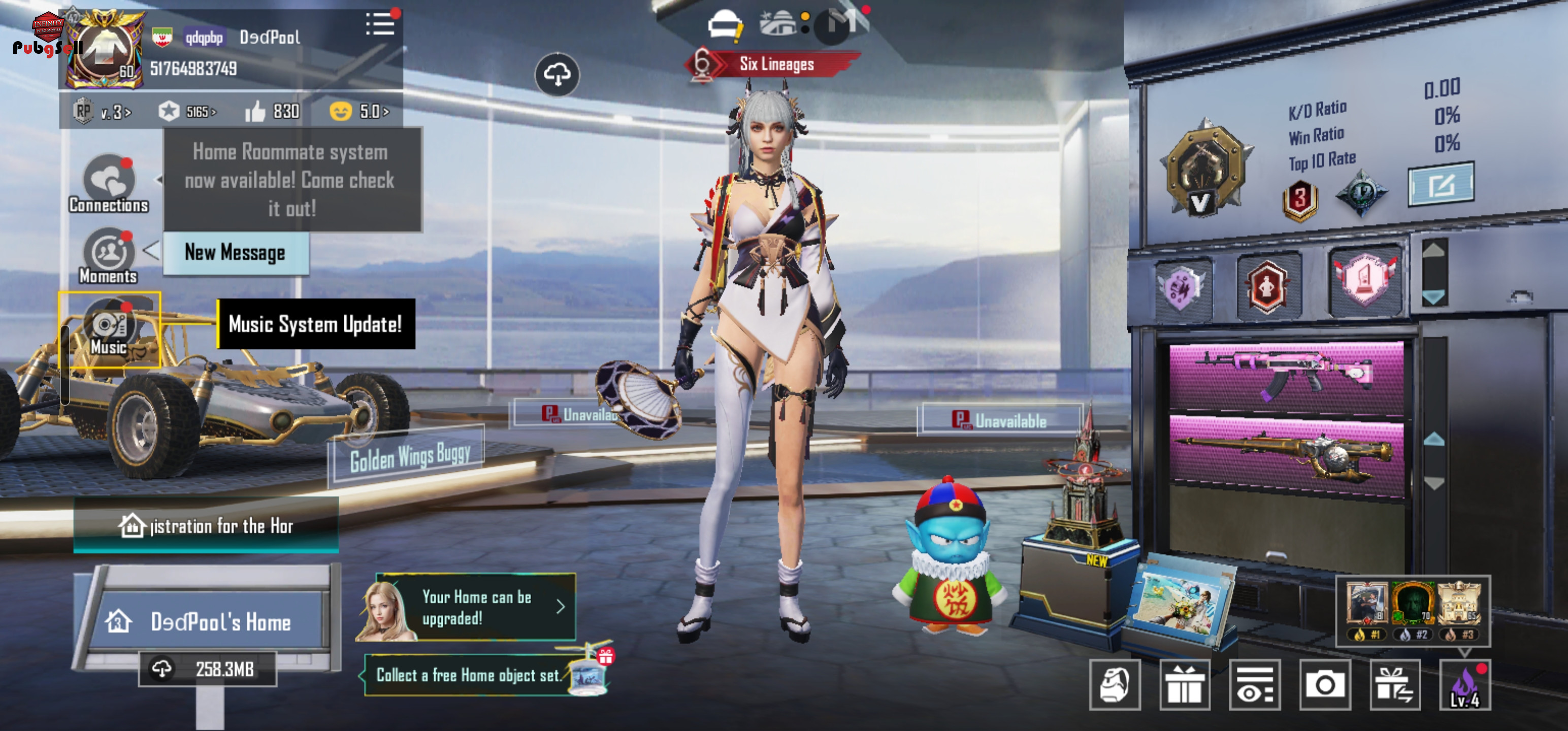Open the Lv.4 purple flame popularity icon
The height and width of the screenshot is (731, 1568).
(1464, 685)
